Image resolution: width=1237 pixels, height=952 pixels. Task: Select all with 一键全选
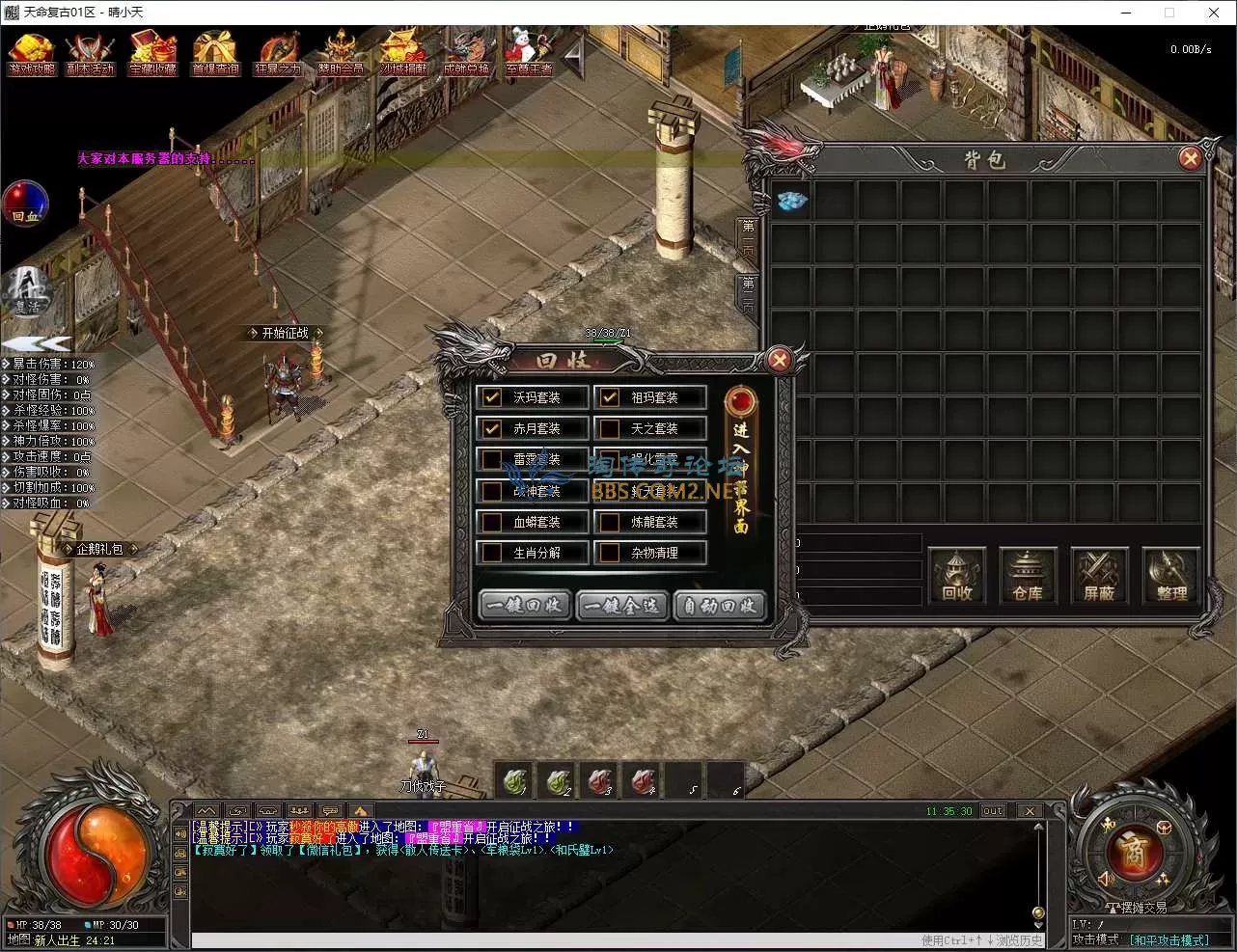tap(622, 606)
